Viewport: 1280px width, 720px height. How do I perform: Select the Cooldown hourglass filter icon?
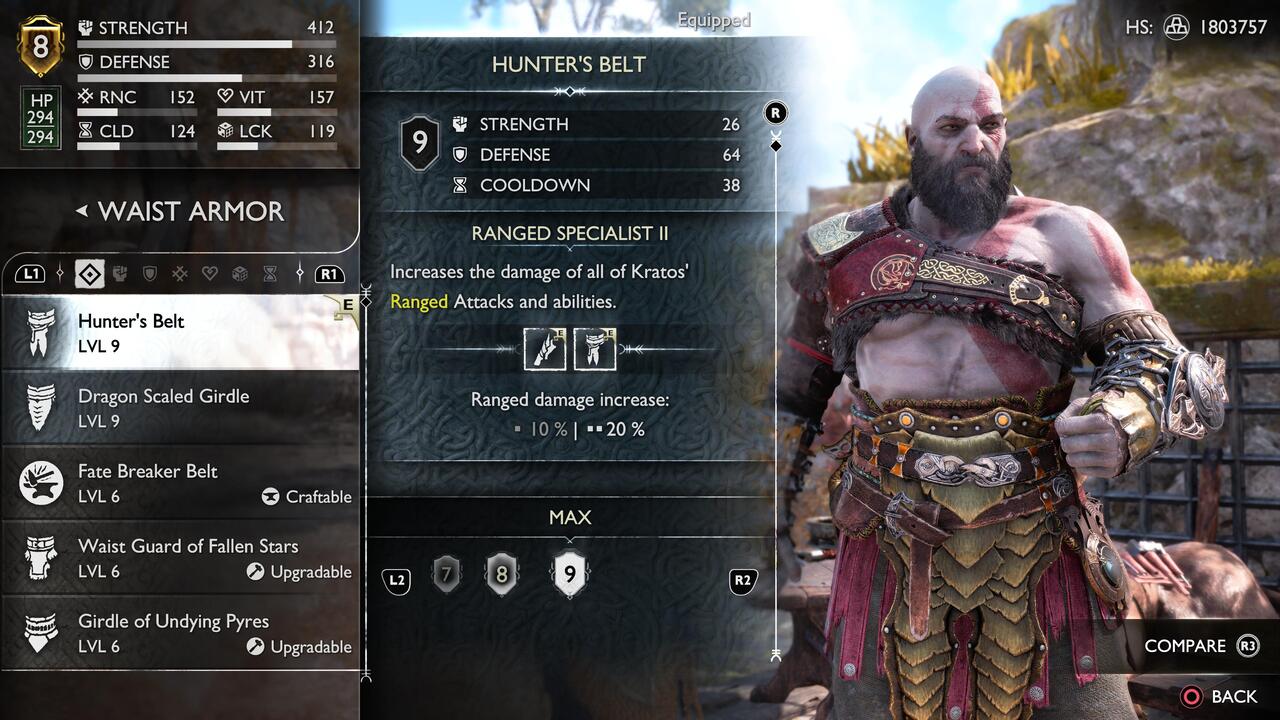(x=269, y=273)
